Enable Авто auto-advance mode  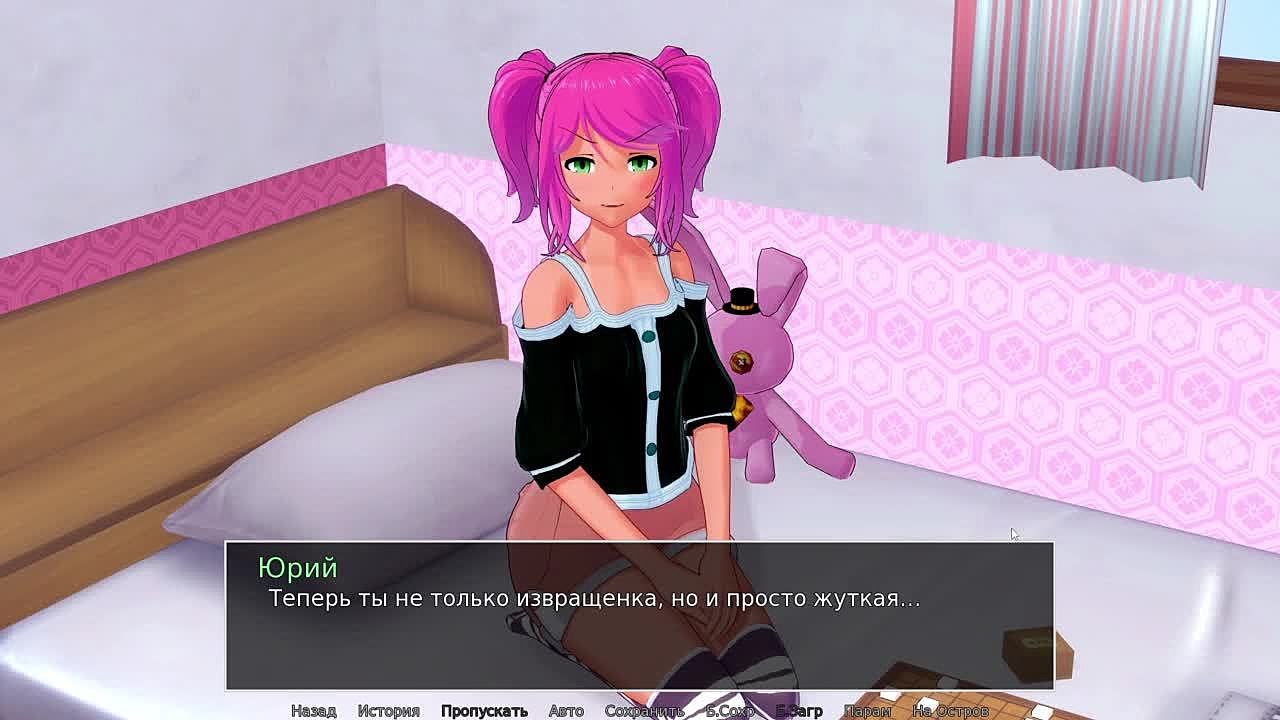(x=566, y=710)
